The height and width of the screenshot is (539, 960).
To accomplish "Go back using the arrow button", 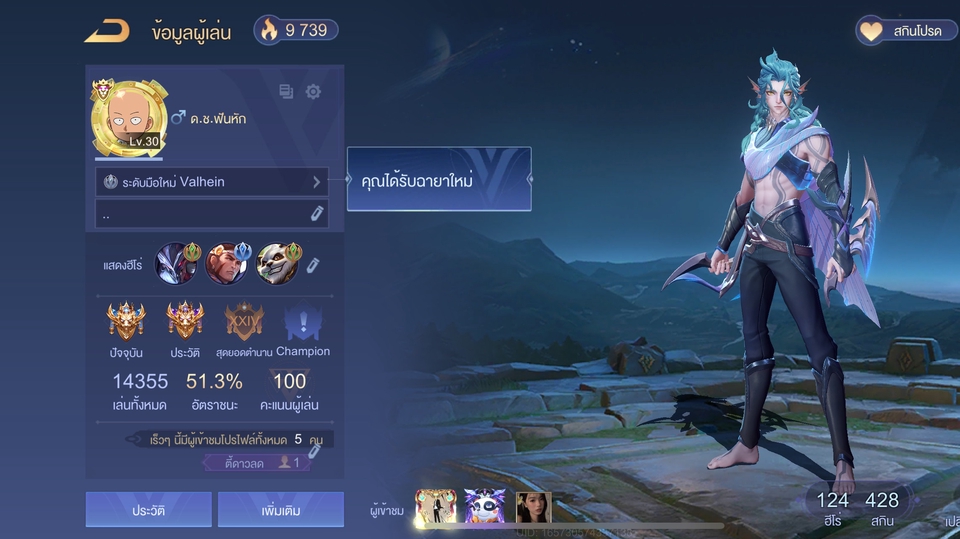I will click(x=106, y=31).
